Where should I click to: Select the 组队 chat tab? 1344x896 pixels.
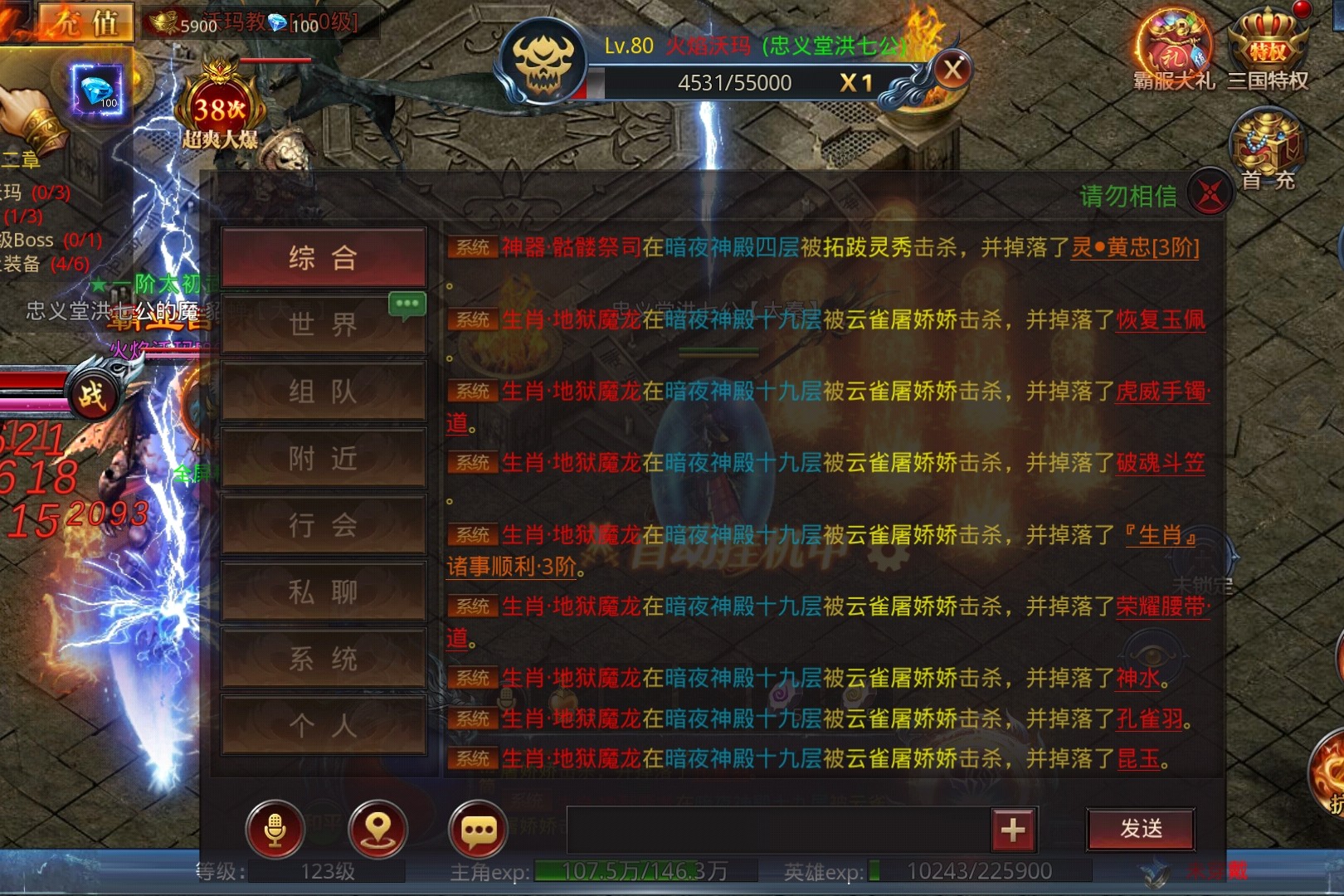tap(324, 391)
